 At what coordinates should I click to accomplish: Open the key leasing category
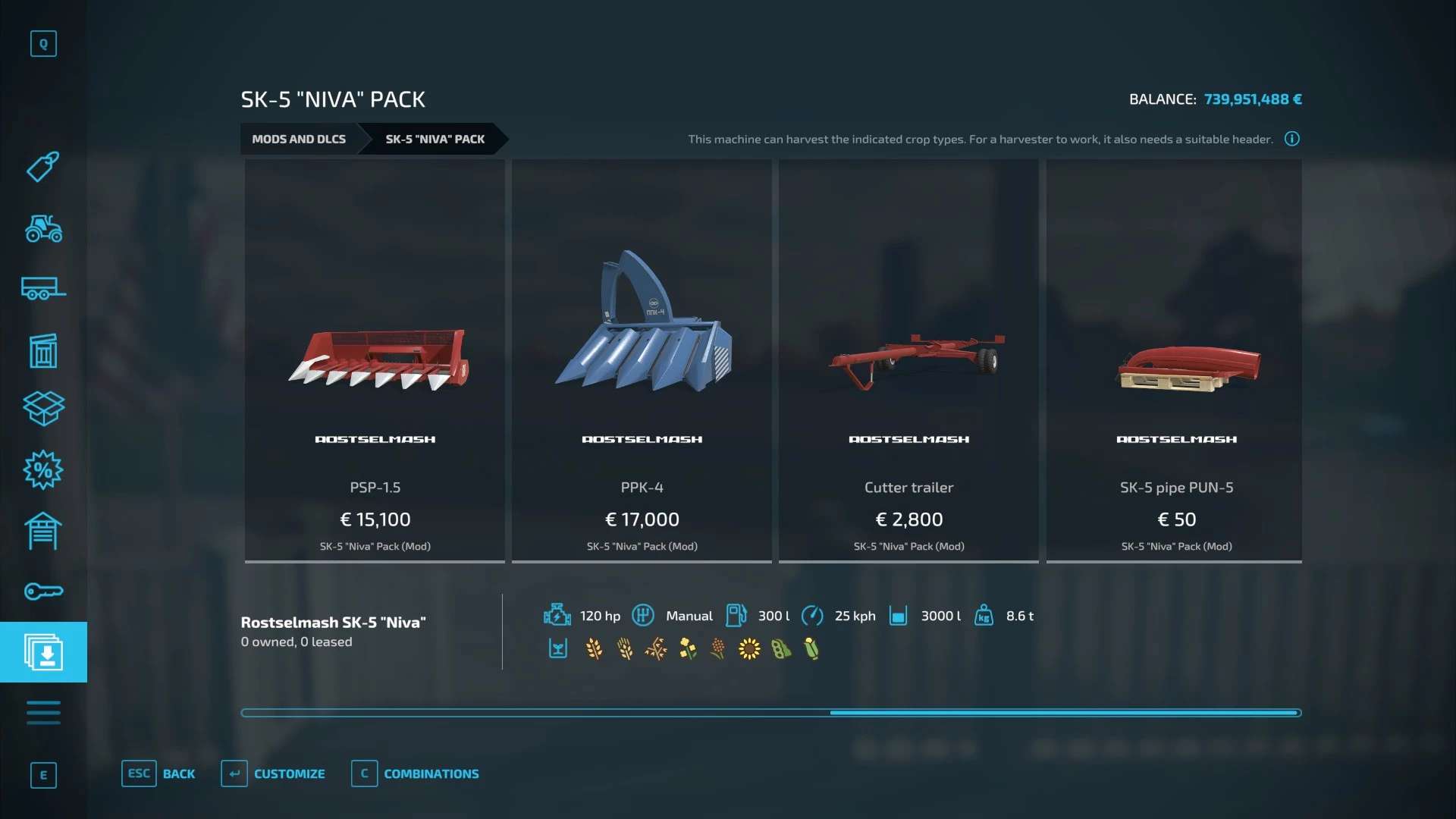(x=43, y=591)
